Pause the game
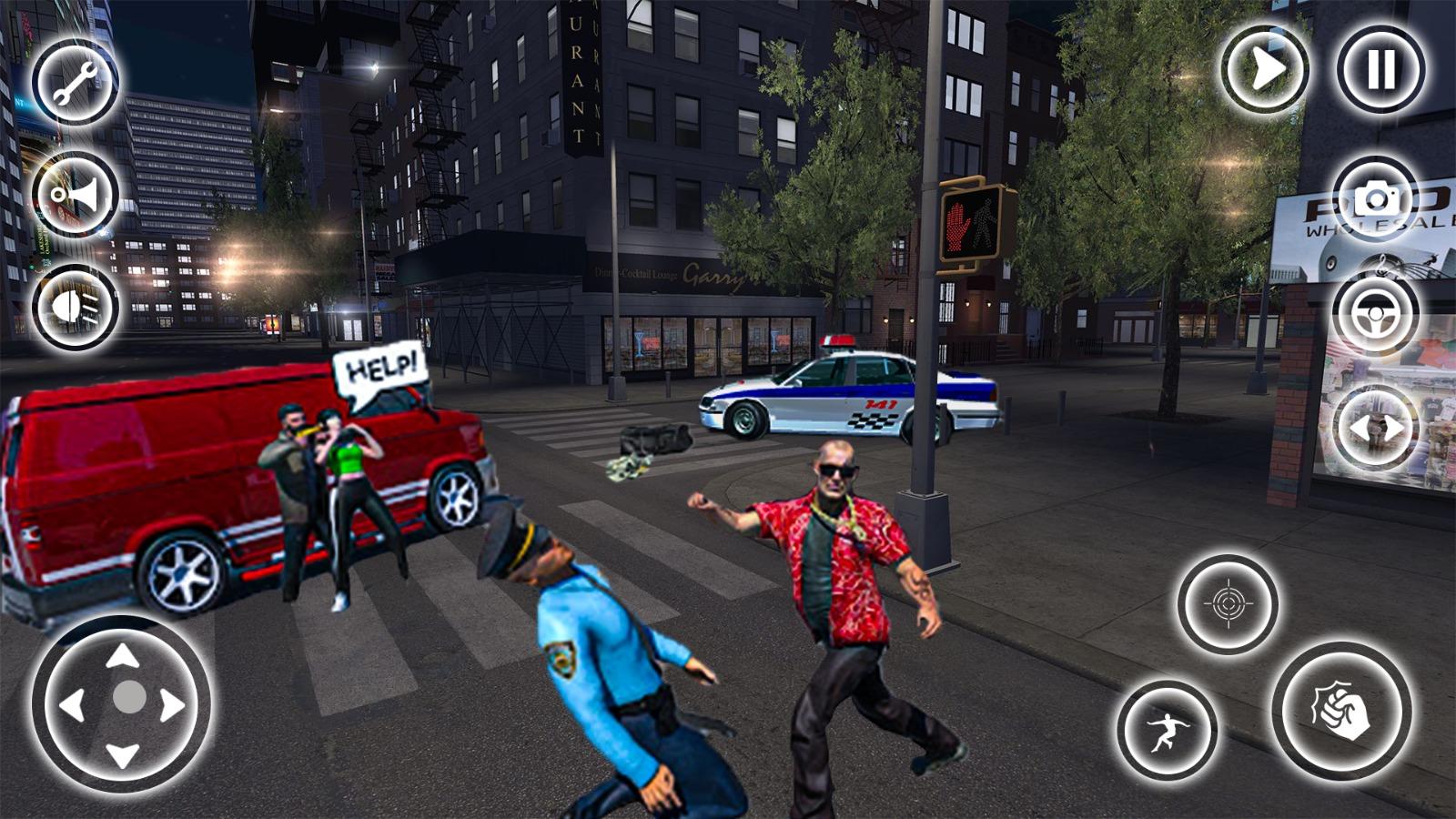Screen dimensions: 1456x819 [1380, 72]
